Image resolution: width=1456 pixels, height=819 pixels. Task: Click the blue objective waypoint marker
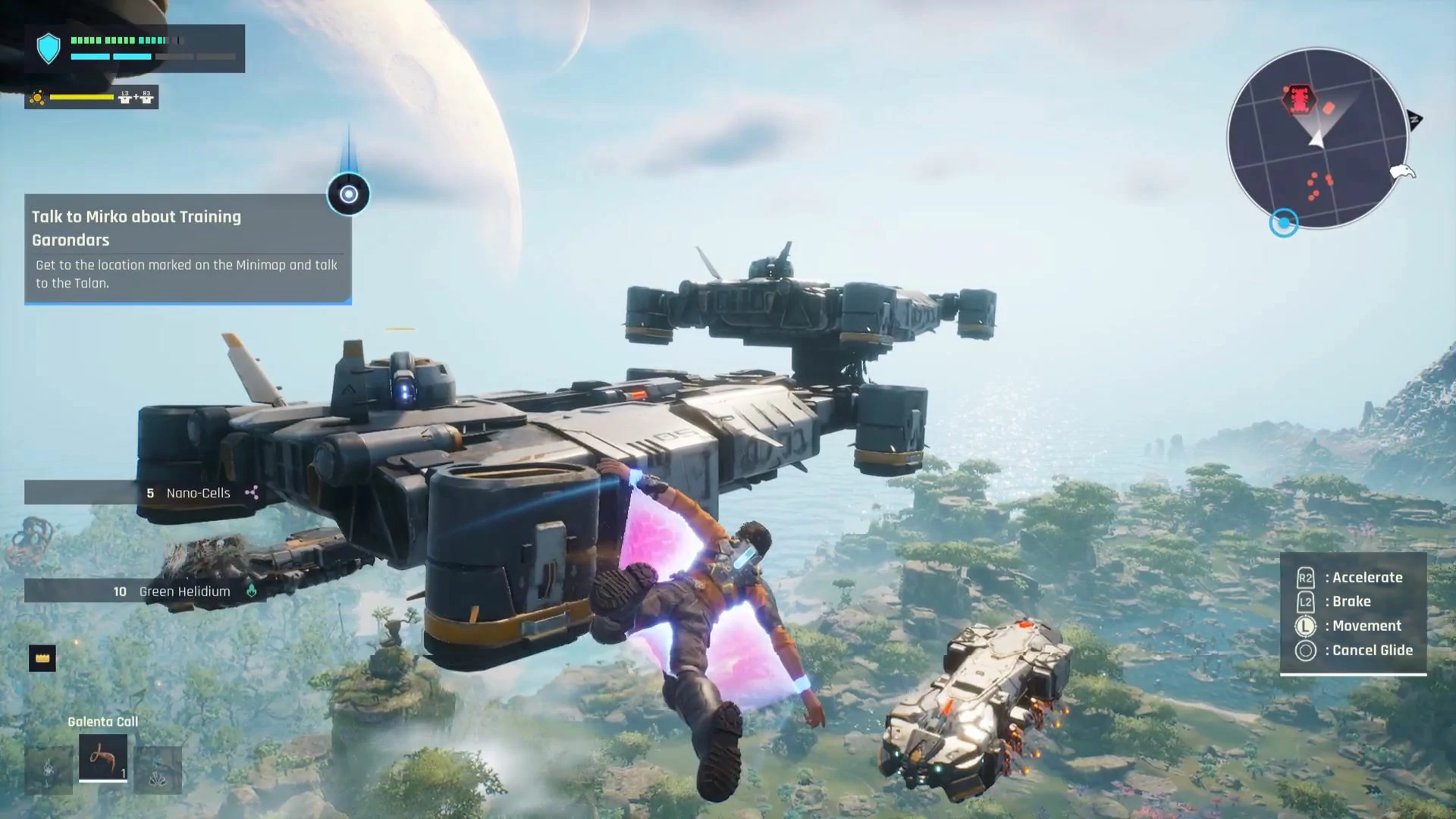[x=349, y=194]
